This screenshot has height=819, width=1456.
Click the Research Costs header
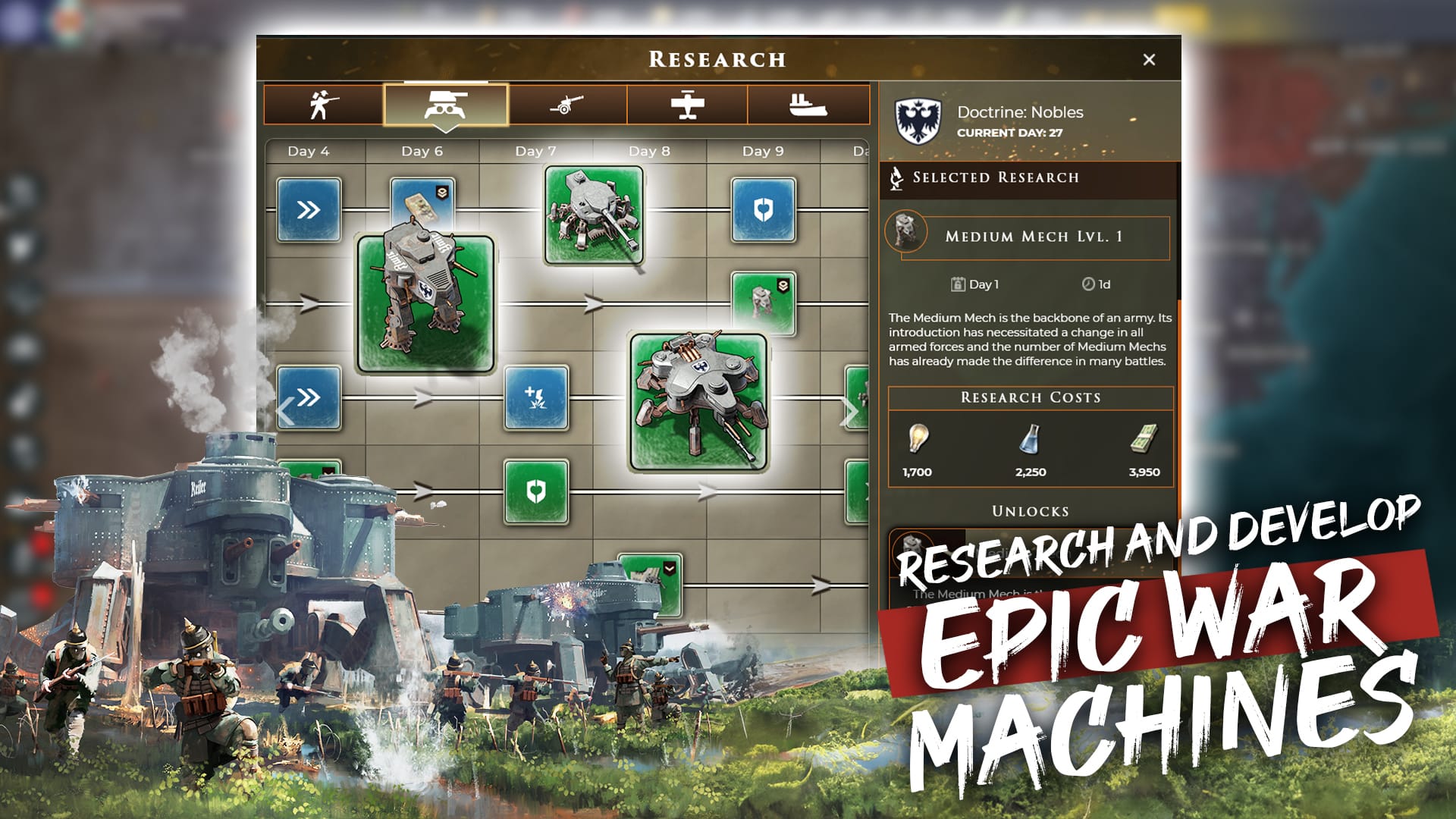pyautogui.click(x=1031, y=397)
